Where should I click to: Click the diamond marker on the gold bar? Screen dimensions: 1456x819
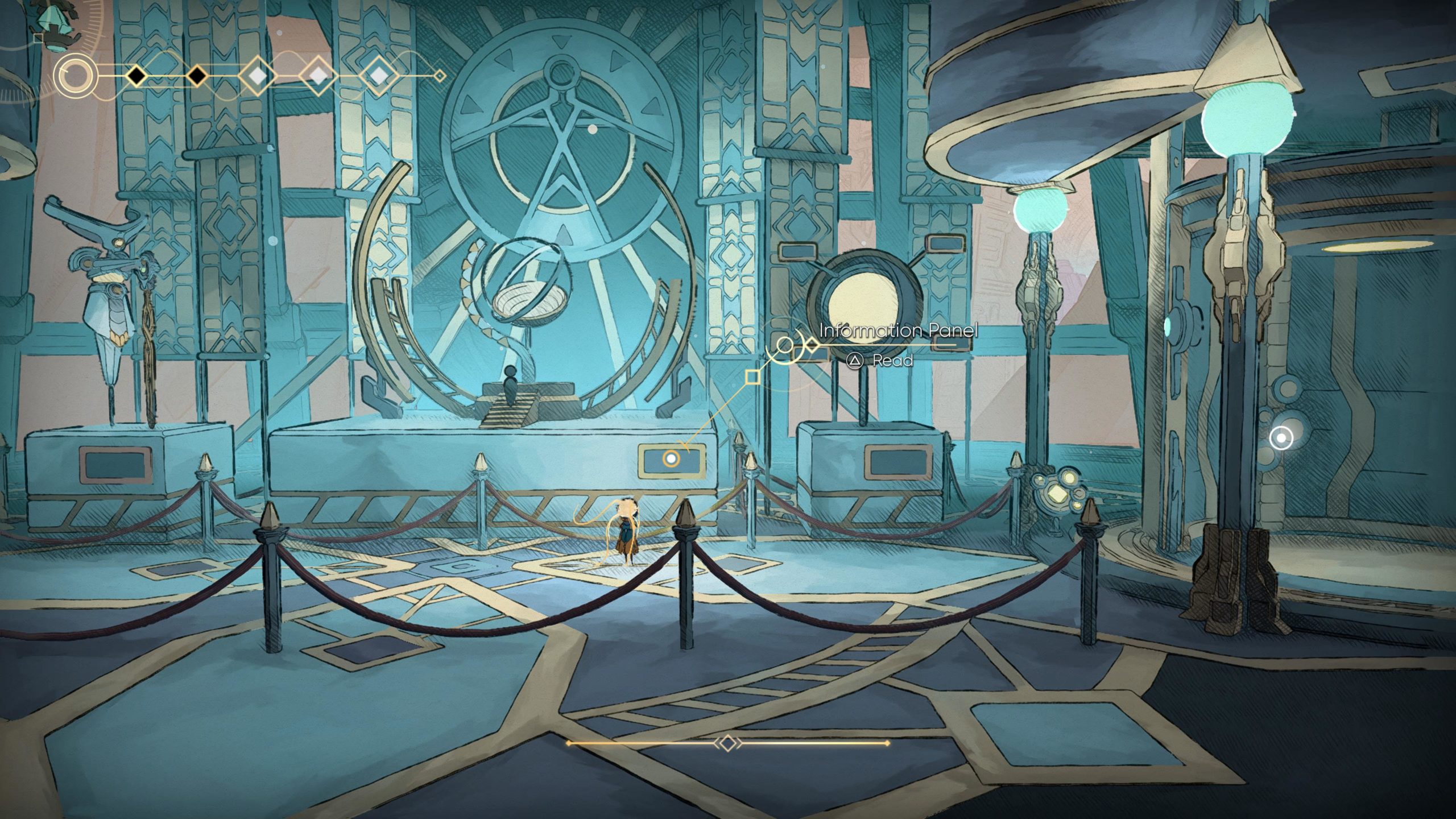click(728, 743)
